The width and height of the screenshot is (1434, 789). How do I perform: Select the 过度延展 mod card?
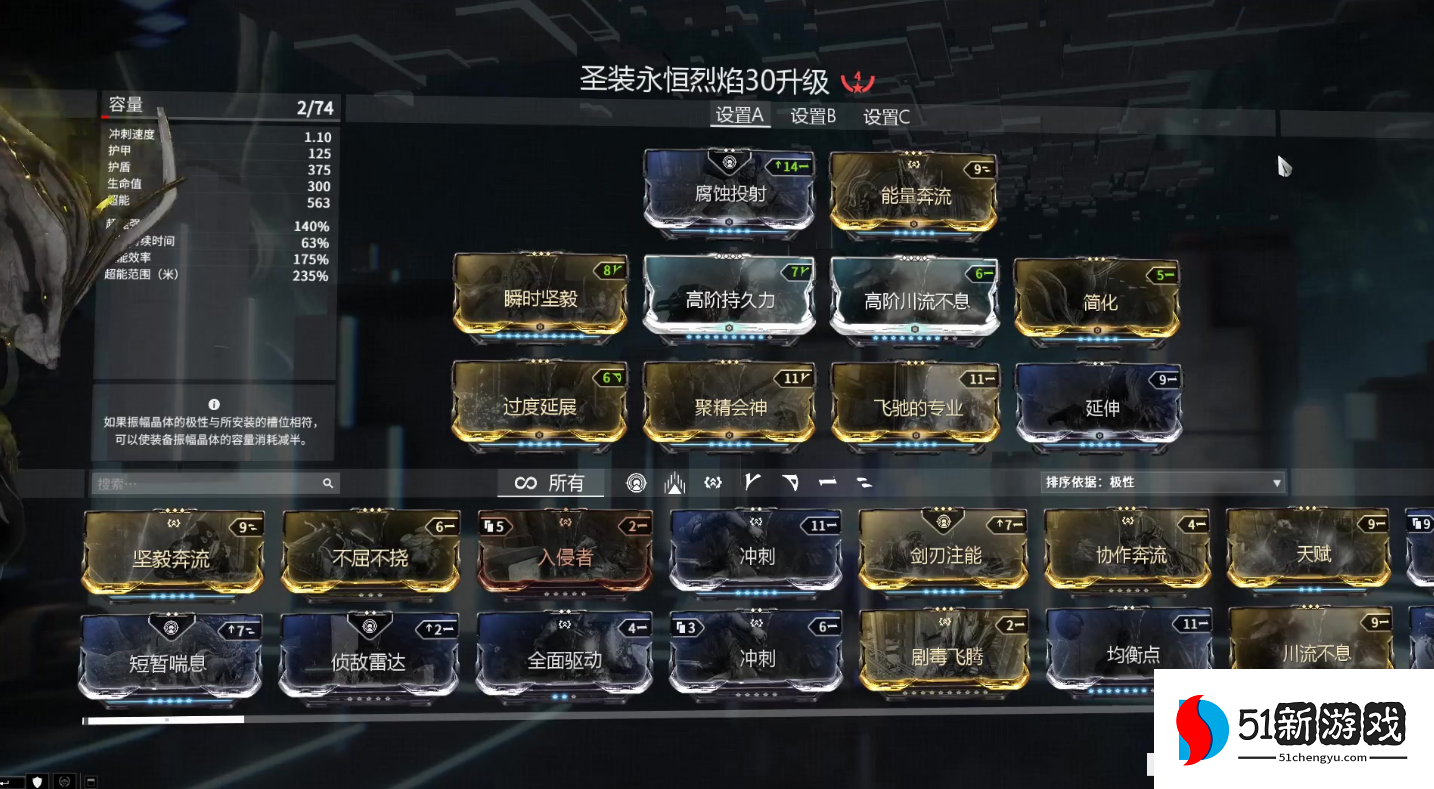(x=539, y=406)
